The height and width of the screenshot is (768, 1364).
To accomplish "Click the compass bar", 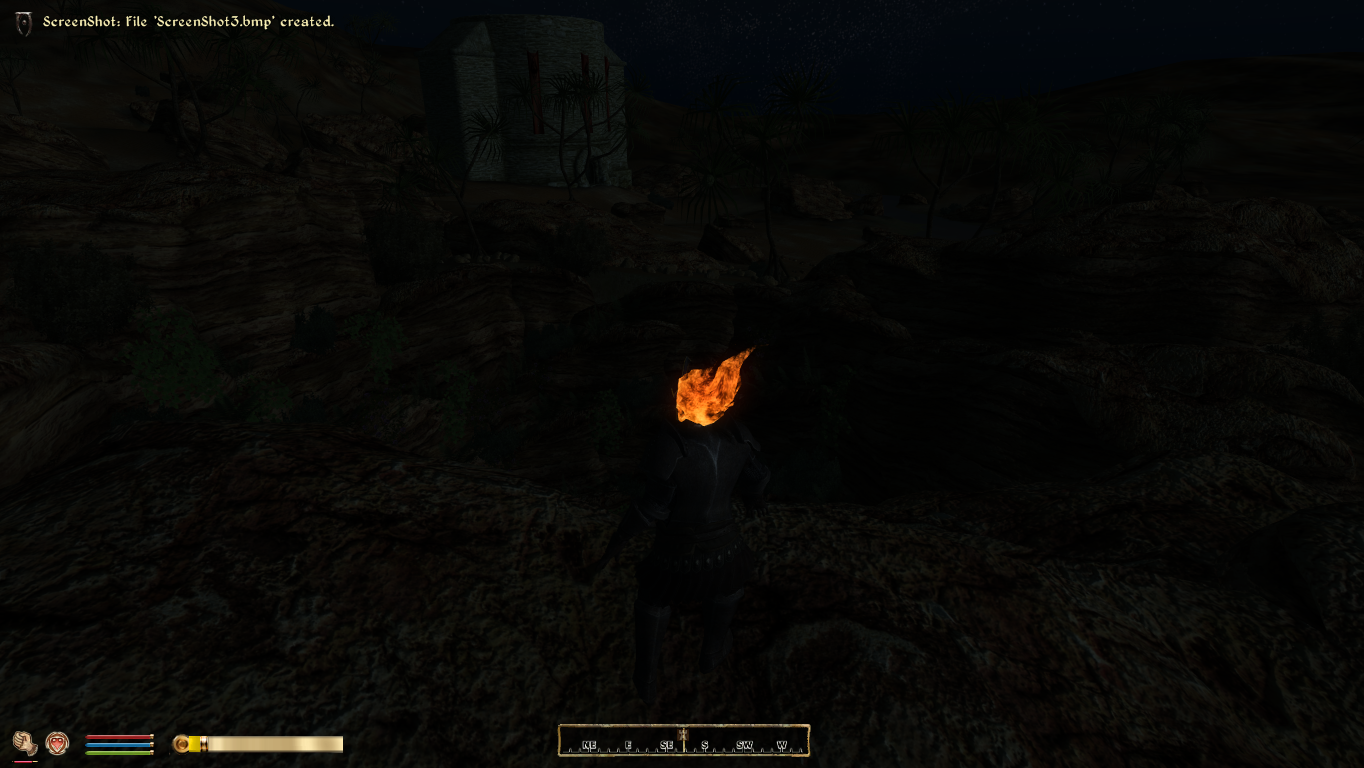I will tap(683, 741).
